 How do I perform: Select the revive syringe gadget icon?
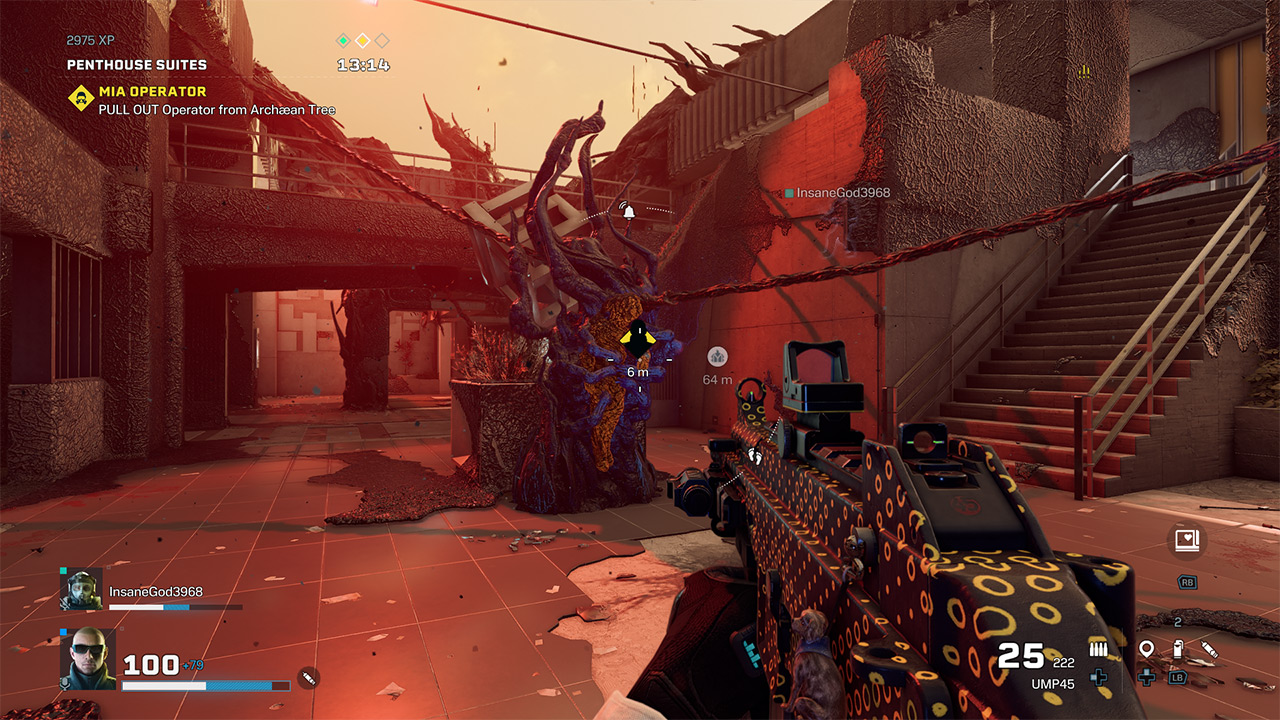click(x=1209, y=650)
